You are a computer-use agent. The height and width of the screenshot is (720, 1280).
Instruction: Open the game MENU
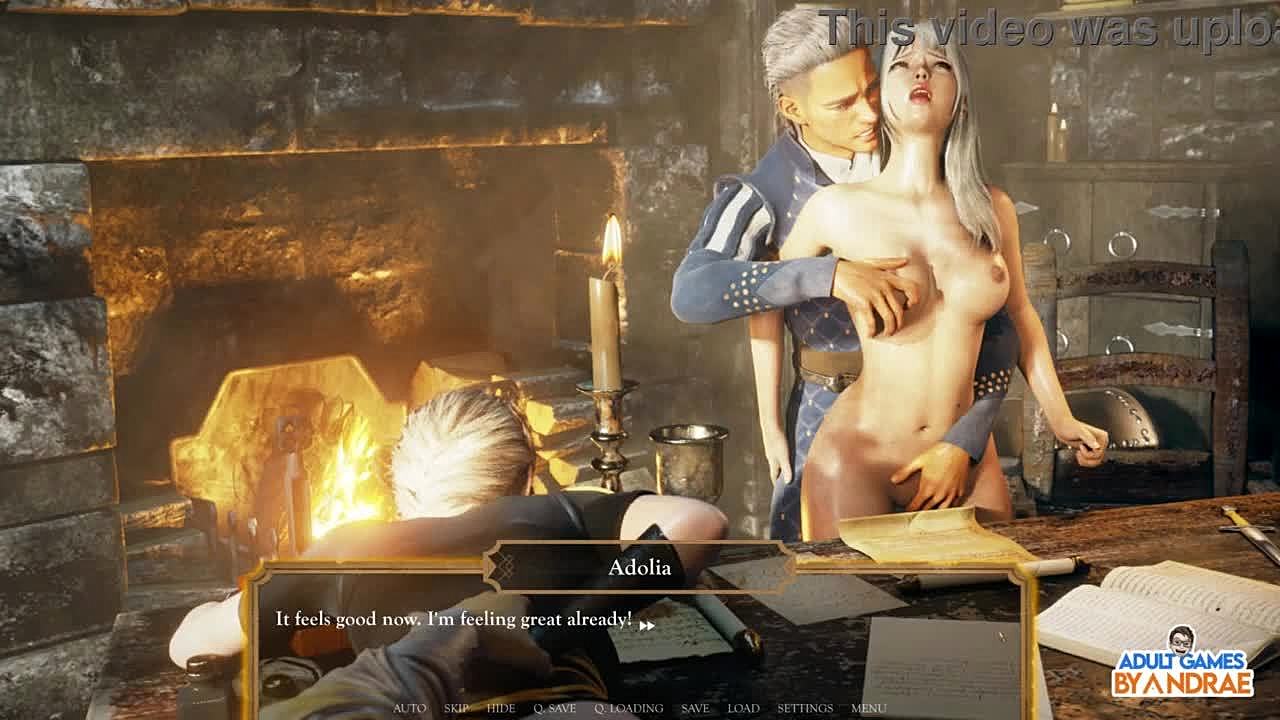tap(868, 708)
